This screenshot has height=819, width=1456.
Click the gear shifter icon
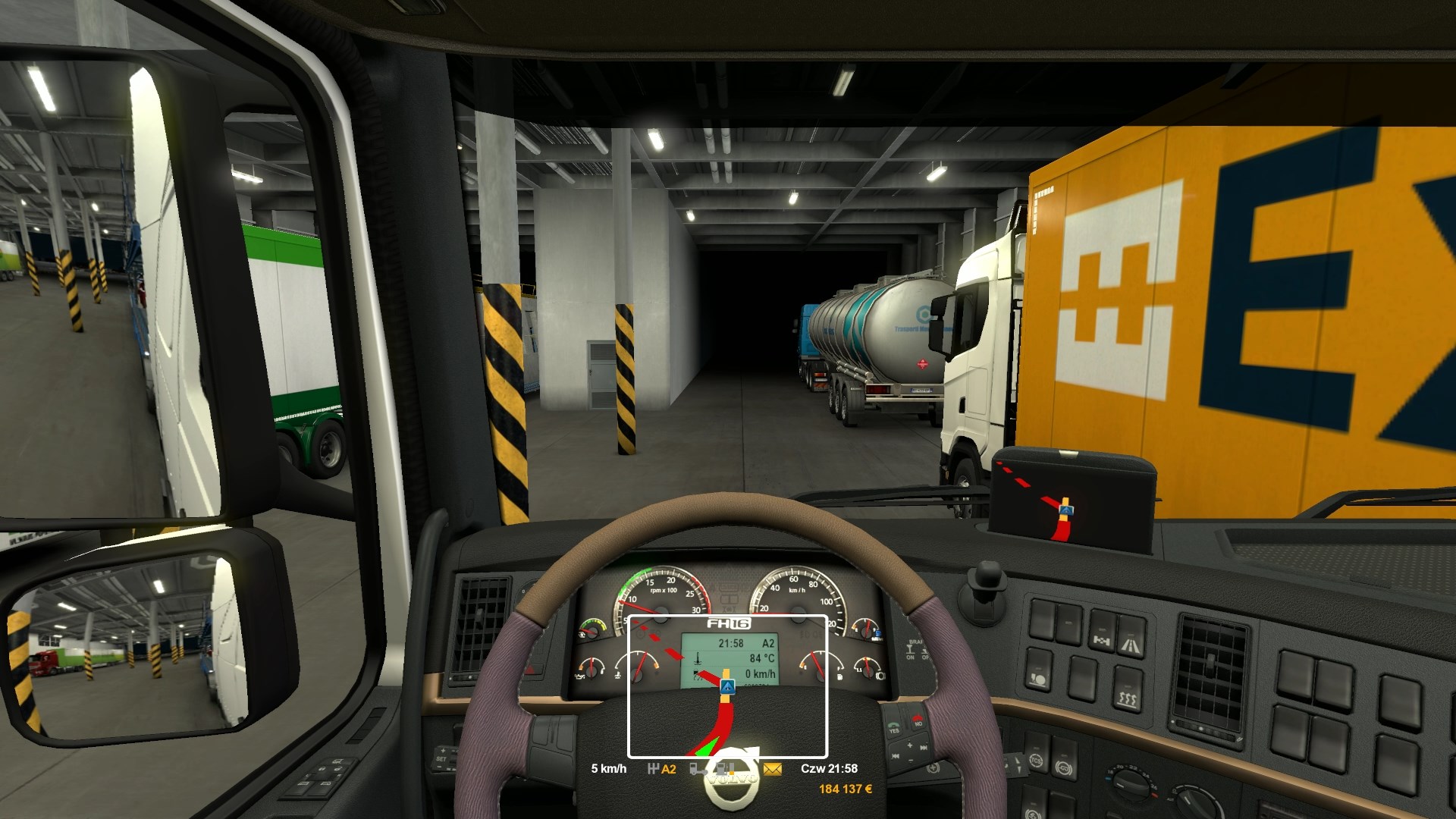(653, 769)
